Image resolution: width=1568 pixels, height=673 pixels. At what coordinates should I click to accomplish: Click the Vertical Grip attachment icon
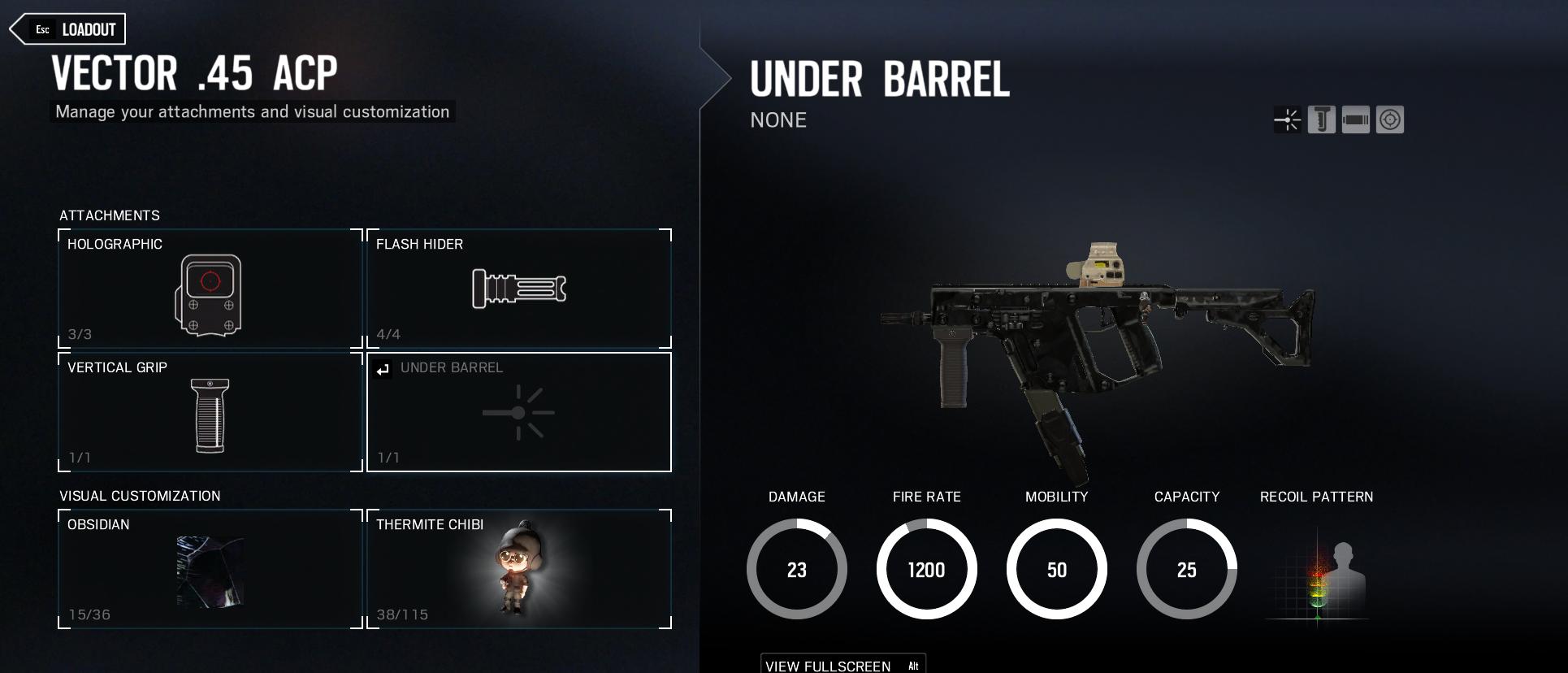207,412
